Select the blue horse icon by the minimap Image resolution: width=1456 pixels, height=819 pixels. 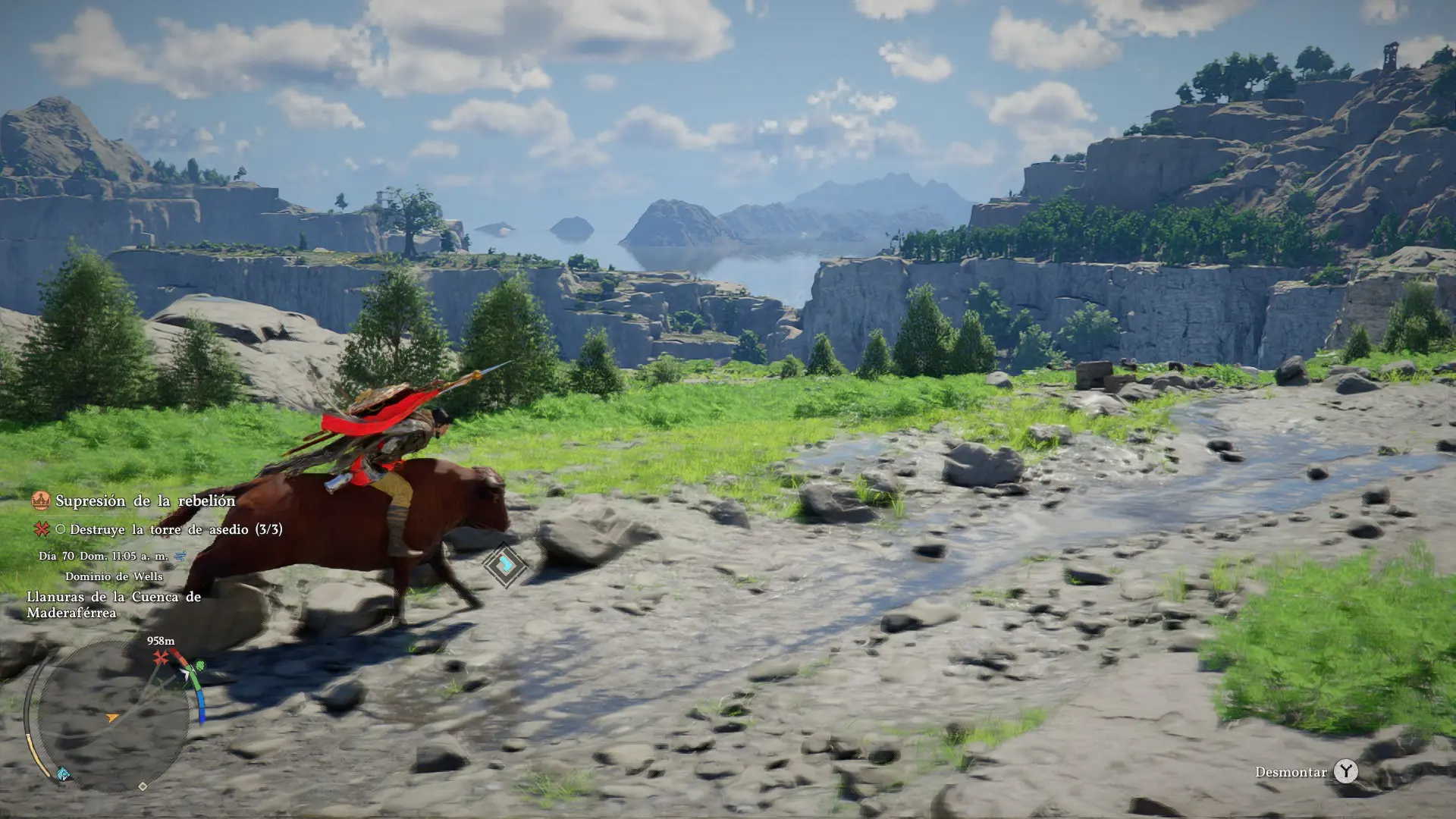pos(64,774)
